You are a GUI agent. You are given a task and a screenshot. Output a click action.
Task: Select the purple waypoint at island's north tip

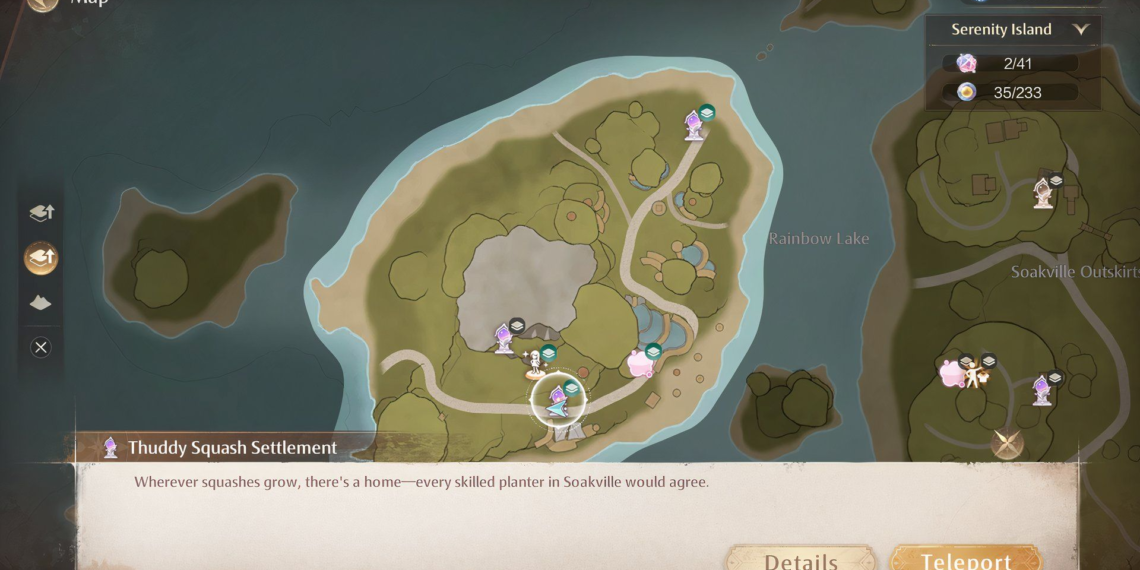coord(693,125)
